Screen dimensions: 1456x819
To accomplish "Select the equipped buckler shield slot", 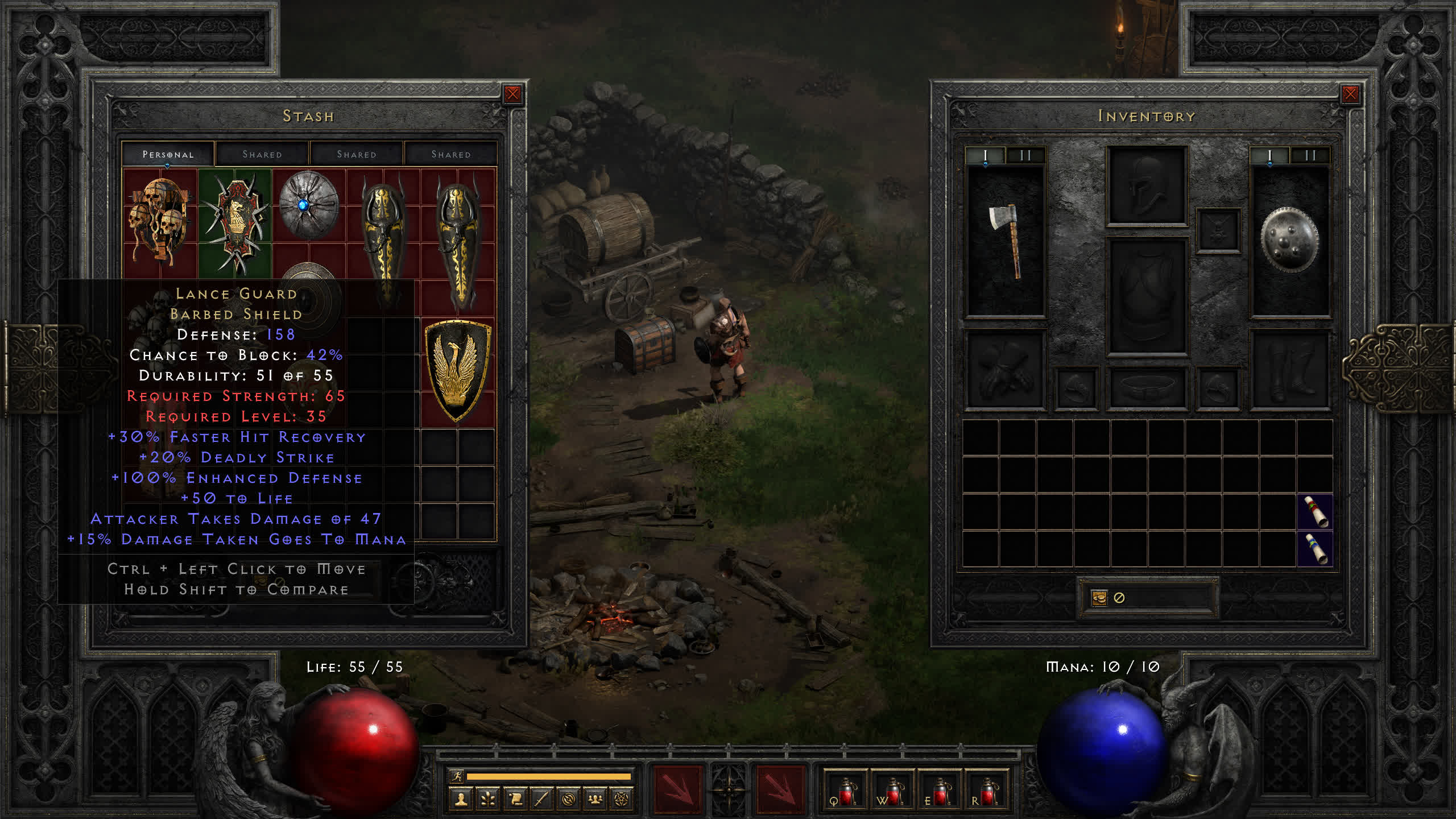I will coord(1289,241).
